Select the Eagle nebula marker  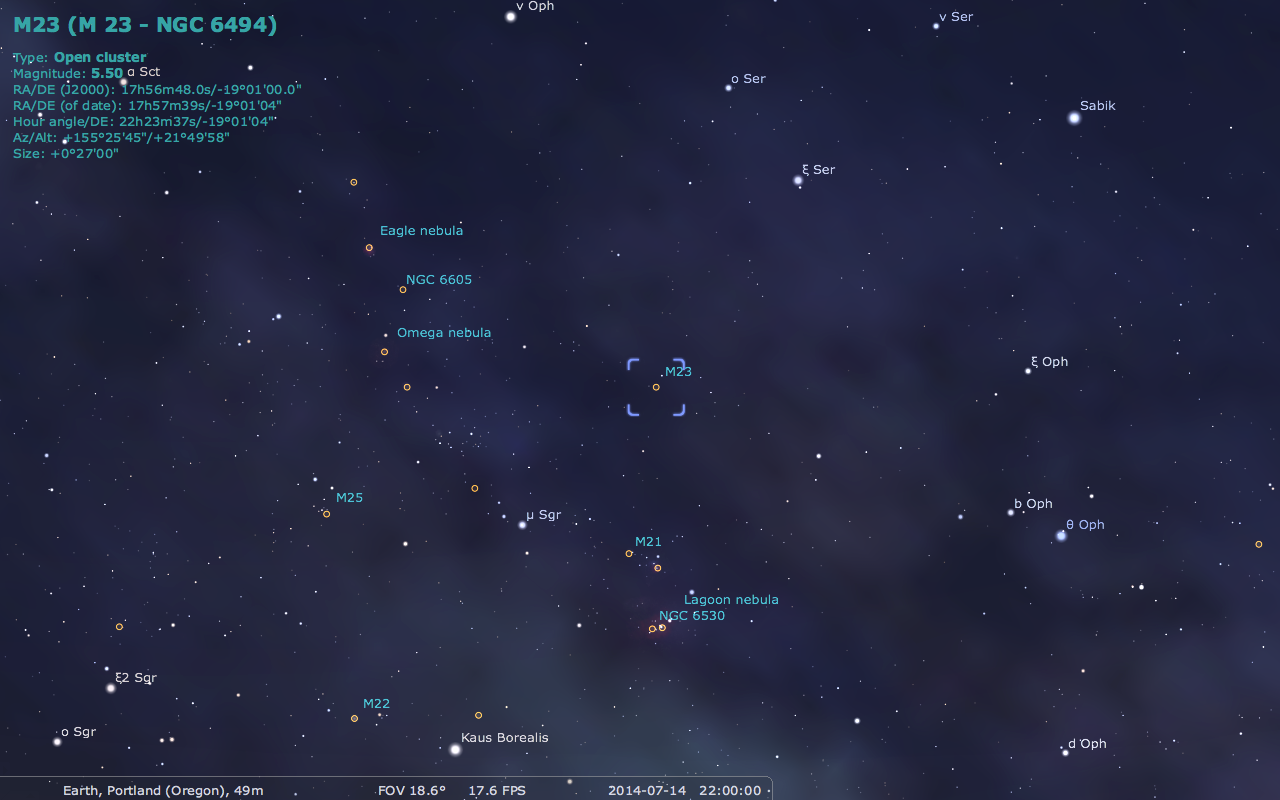tap(369, 247)
